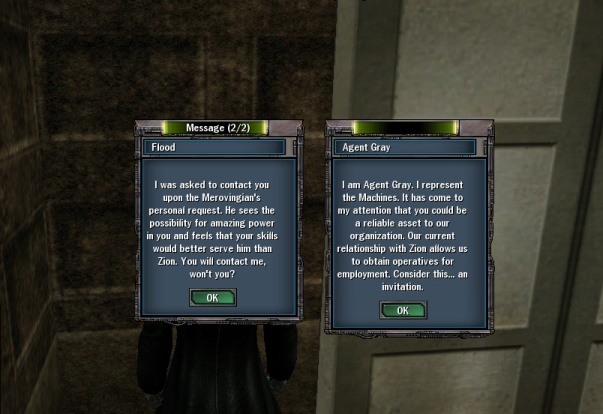Click OK on Agent Gray's invitation
This screenshot has height=414, width=603.
pyautogui.click(x=402, y=310)
